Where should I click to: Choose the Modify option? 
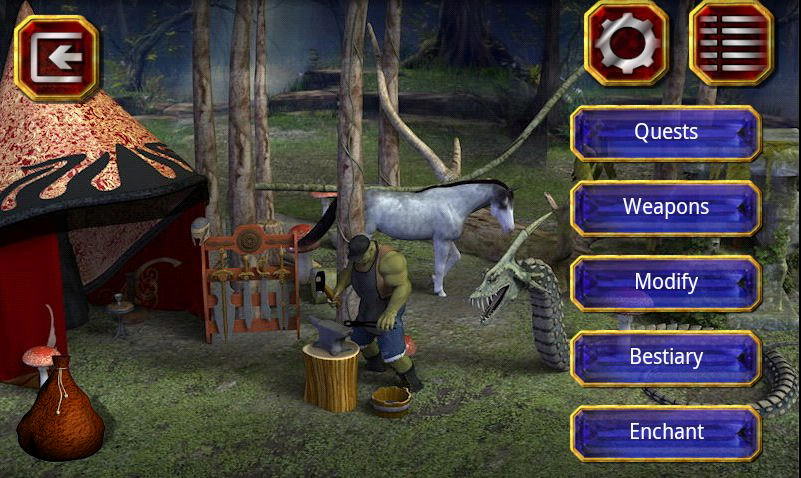pos(666,282)
